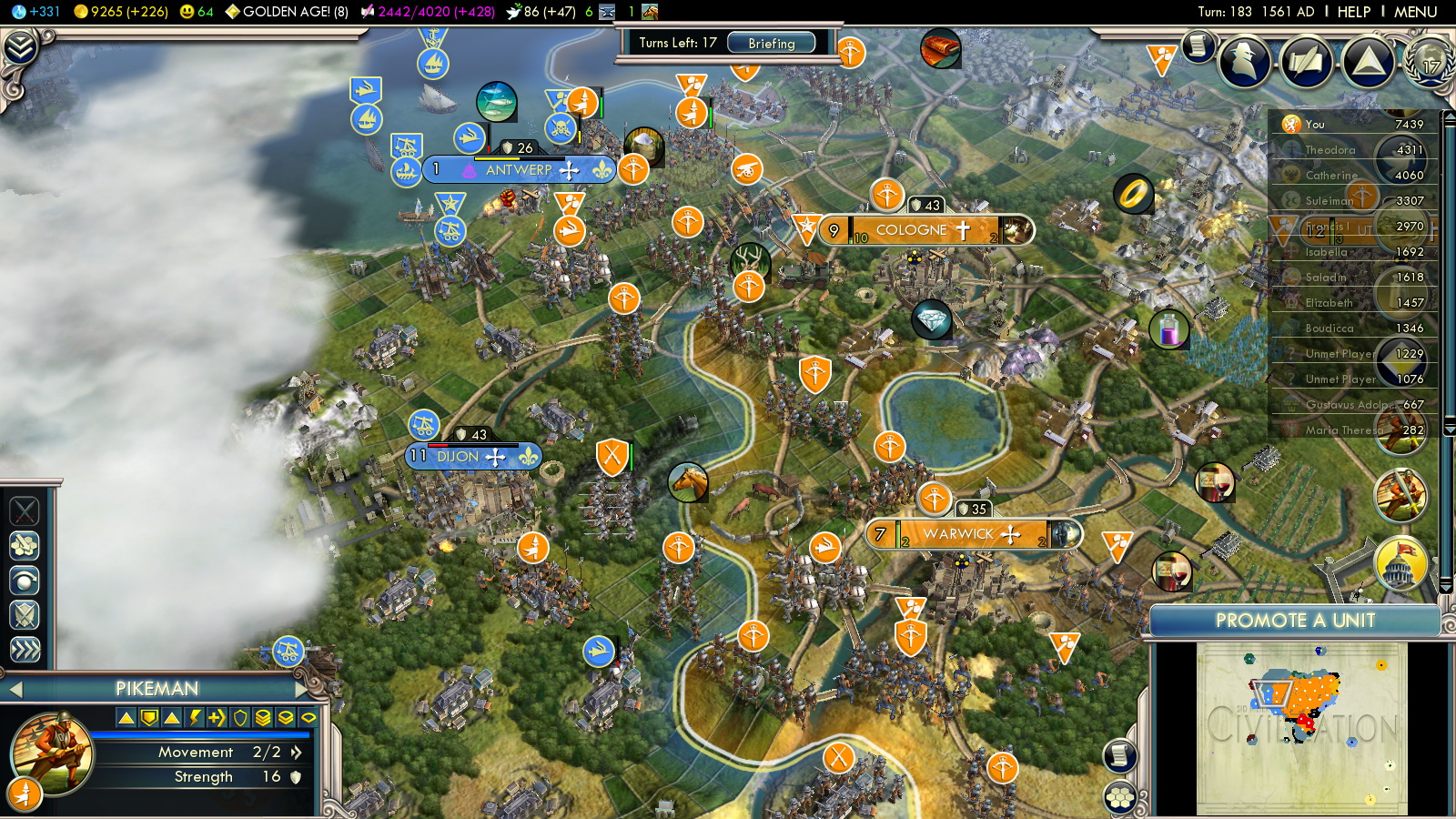Open the Cologne city banner
Screen dimensions: 1456x819
(x=913, y=230)
